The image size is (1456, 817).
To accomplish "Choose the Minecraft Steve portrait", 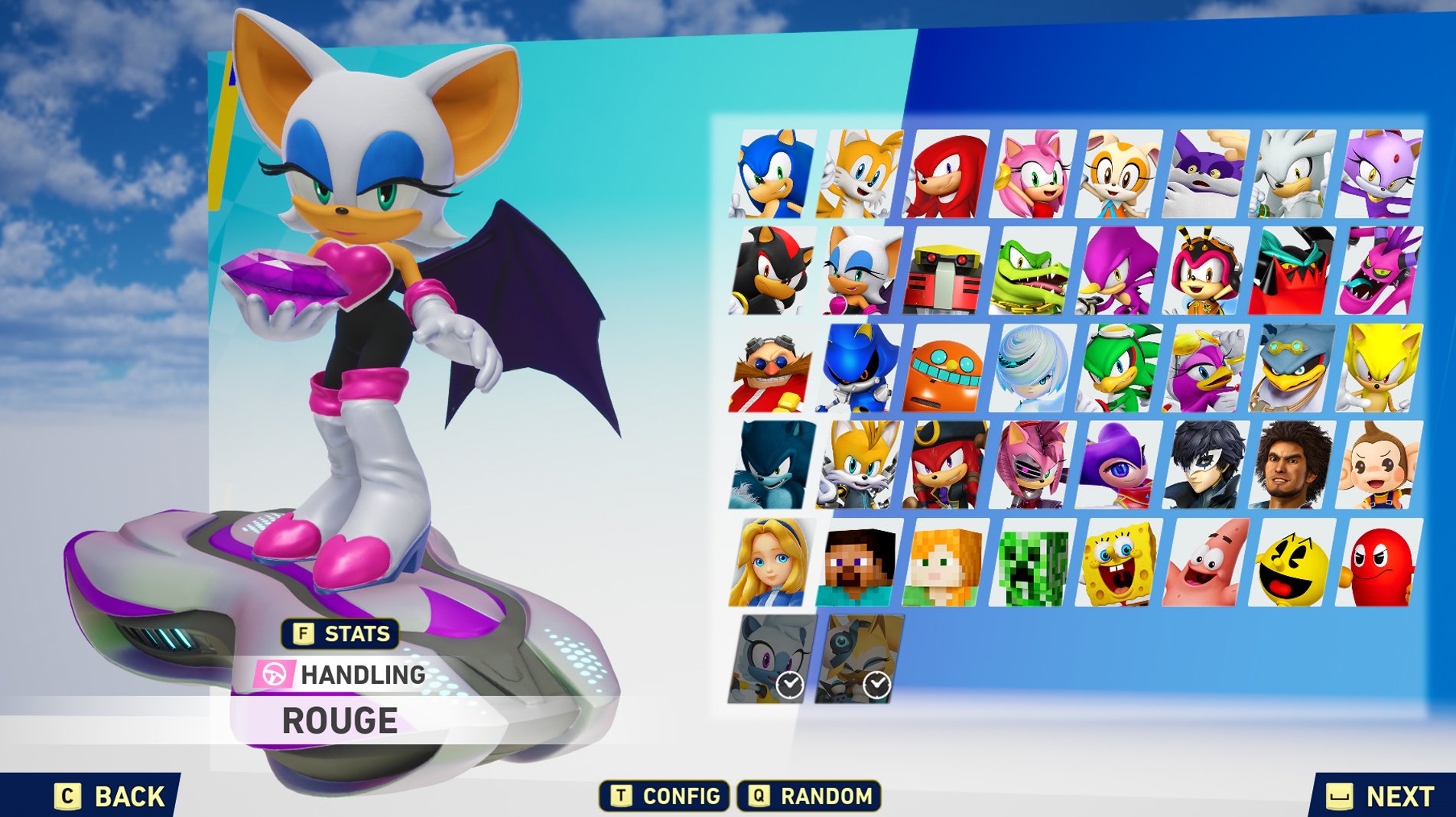I will 859,562.
